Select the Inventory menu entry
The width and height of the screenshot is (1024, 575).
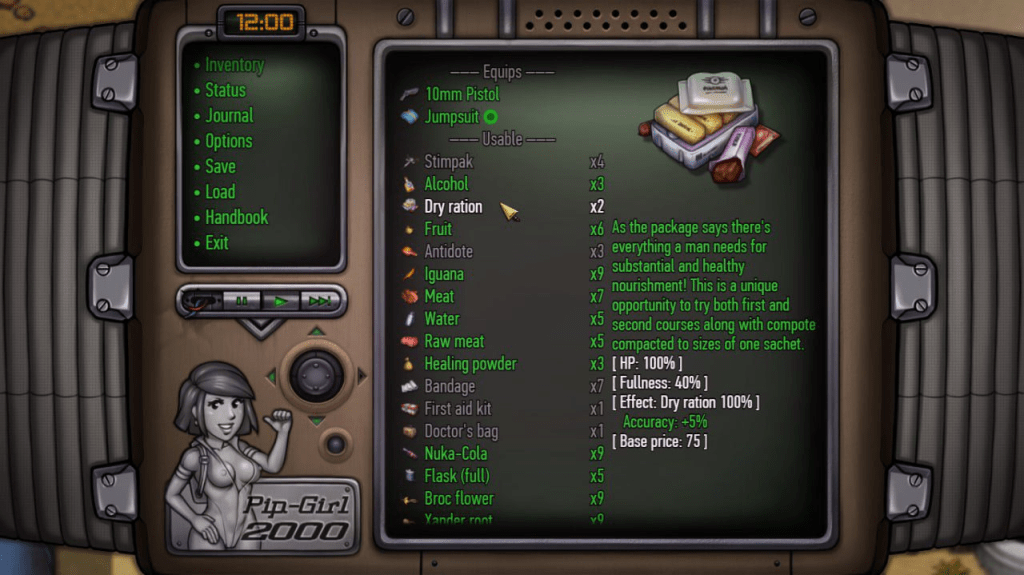click(234, 65)
